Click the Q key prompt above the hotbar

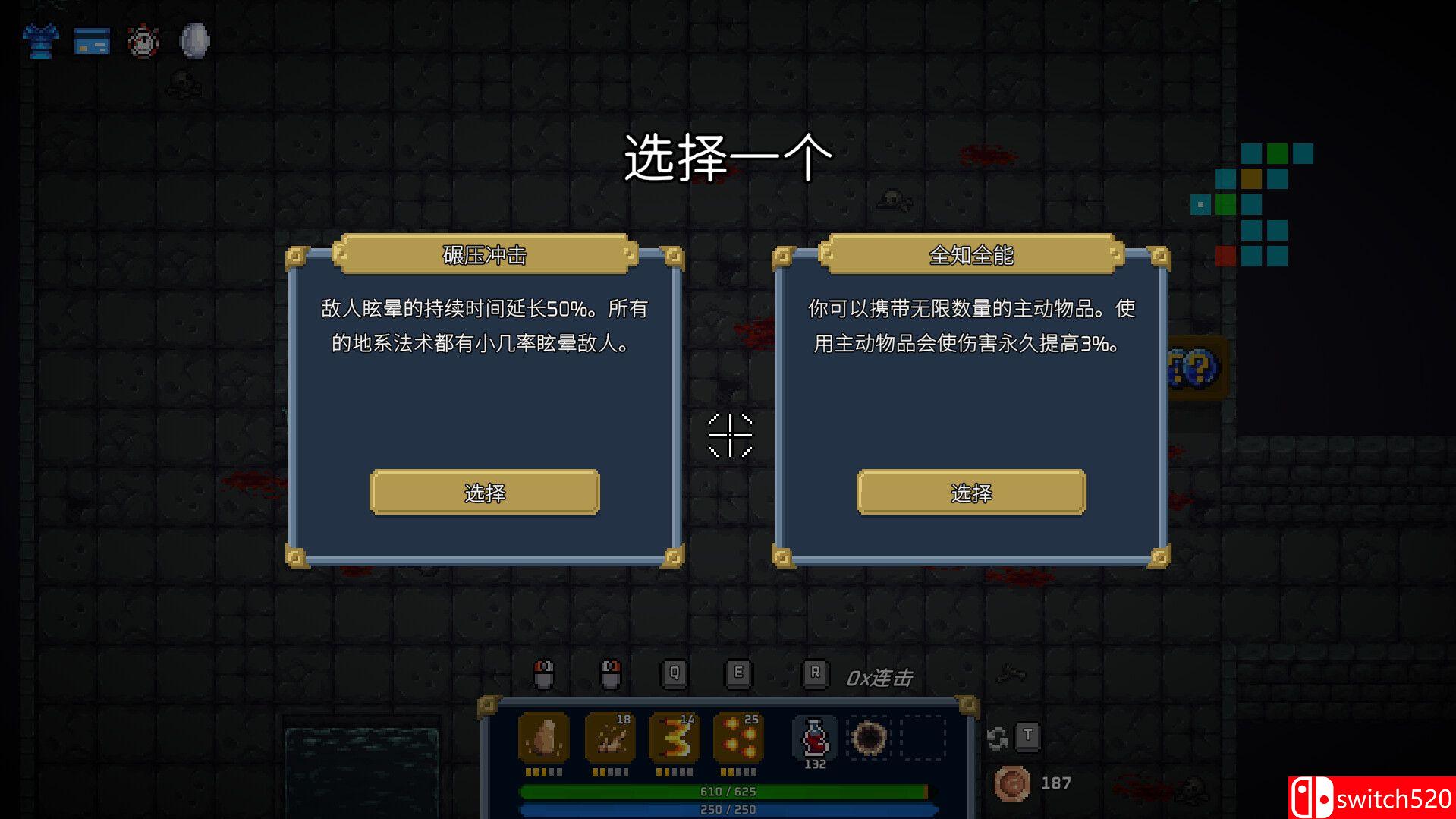click(675, 674)
